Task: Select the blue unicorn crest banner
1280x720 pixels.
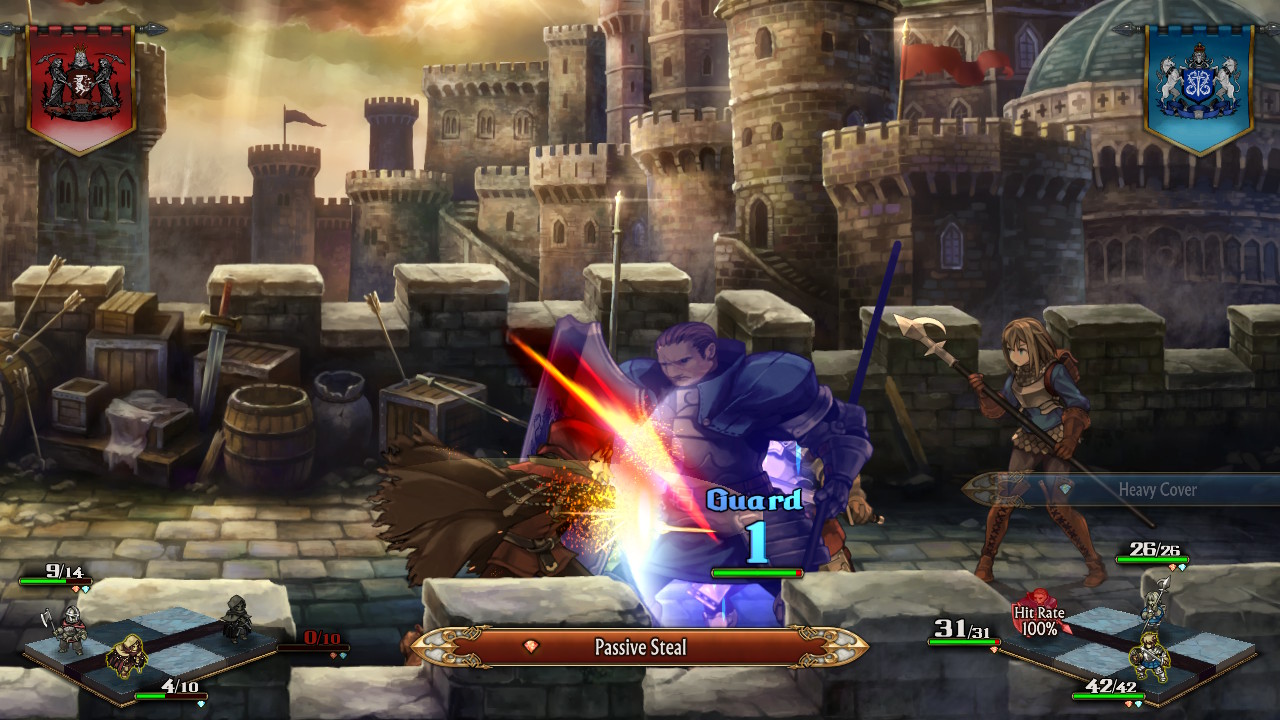Action: pyautogui.click(x=1199, y=86)
